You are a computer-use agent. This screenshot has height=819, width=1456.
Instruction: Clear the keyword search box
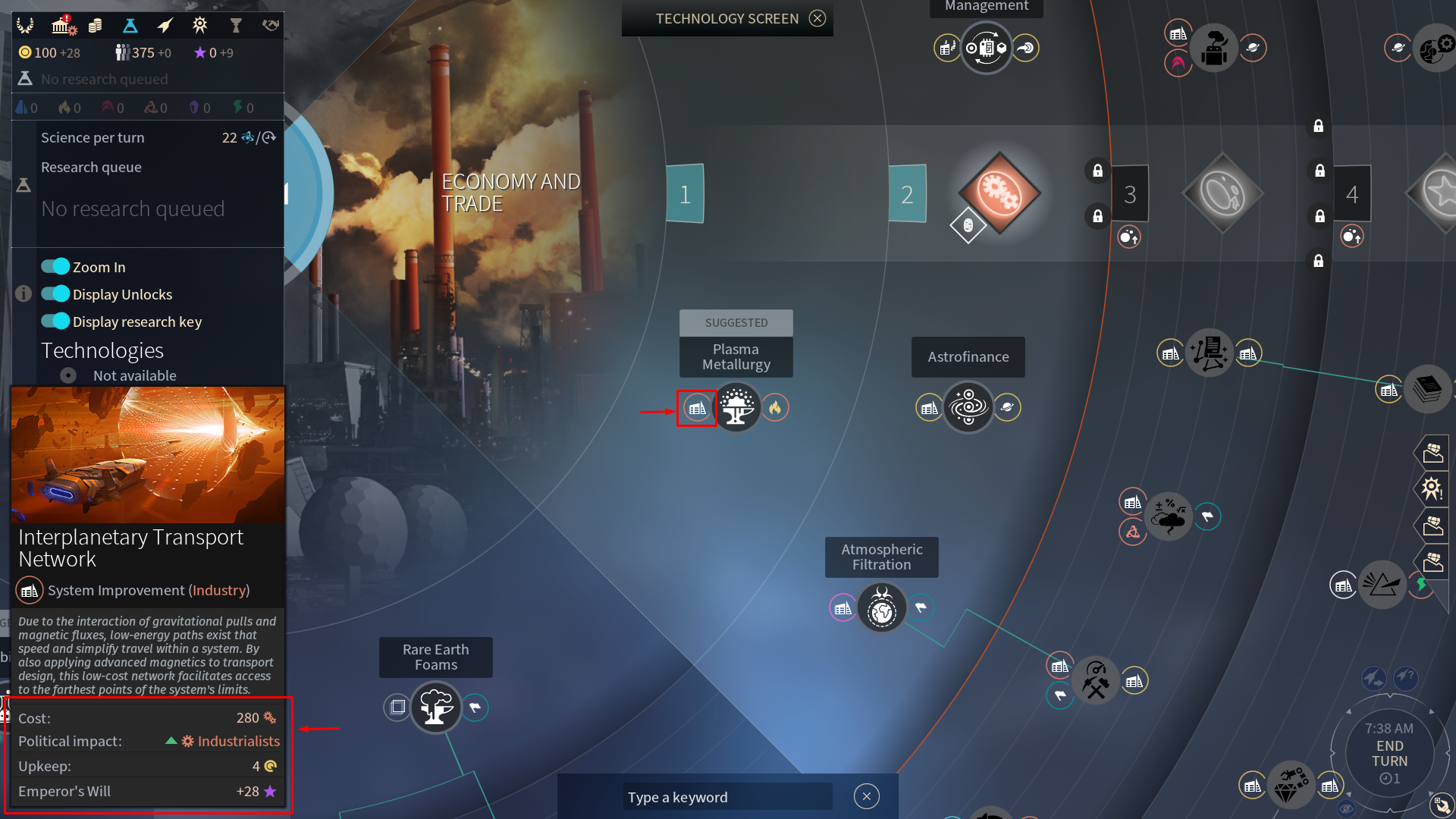tap(866, 796)
